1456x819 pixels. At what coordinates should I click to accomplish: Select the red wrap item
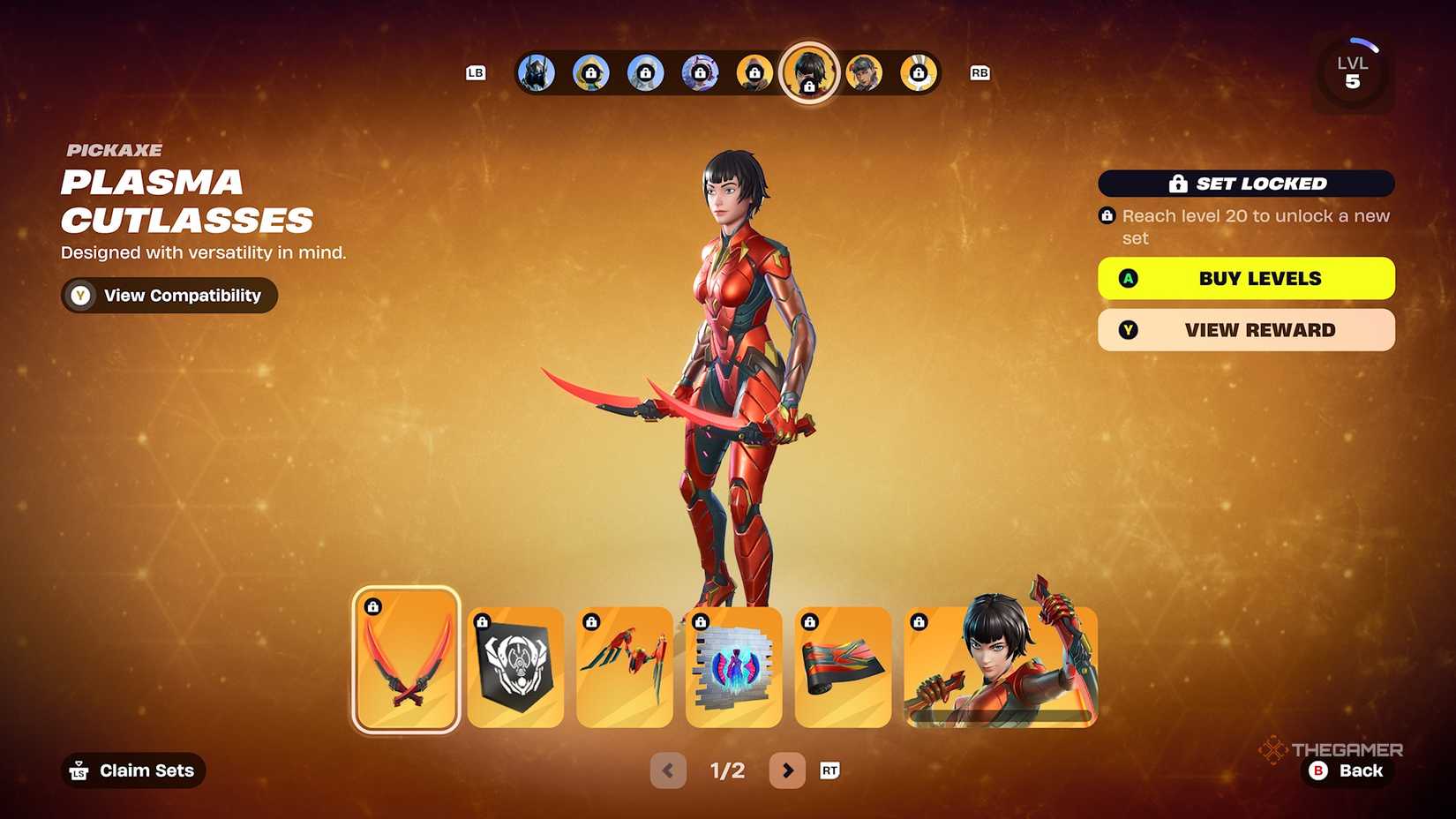[843, 665]
